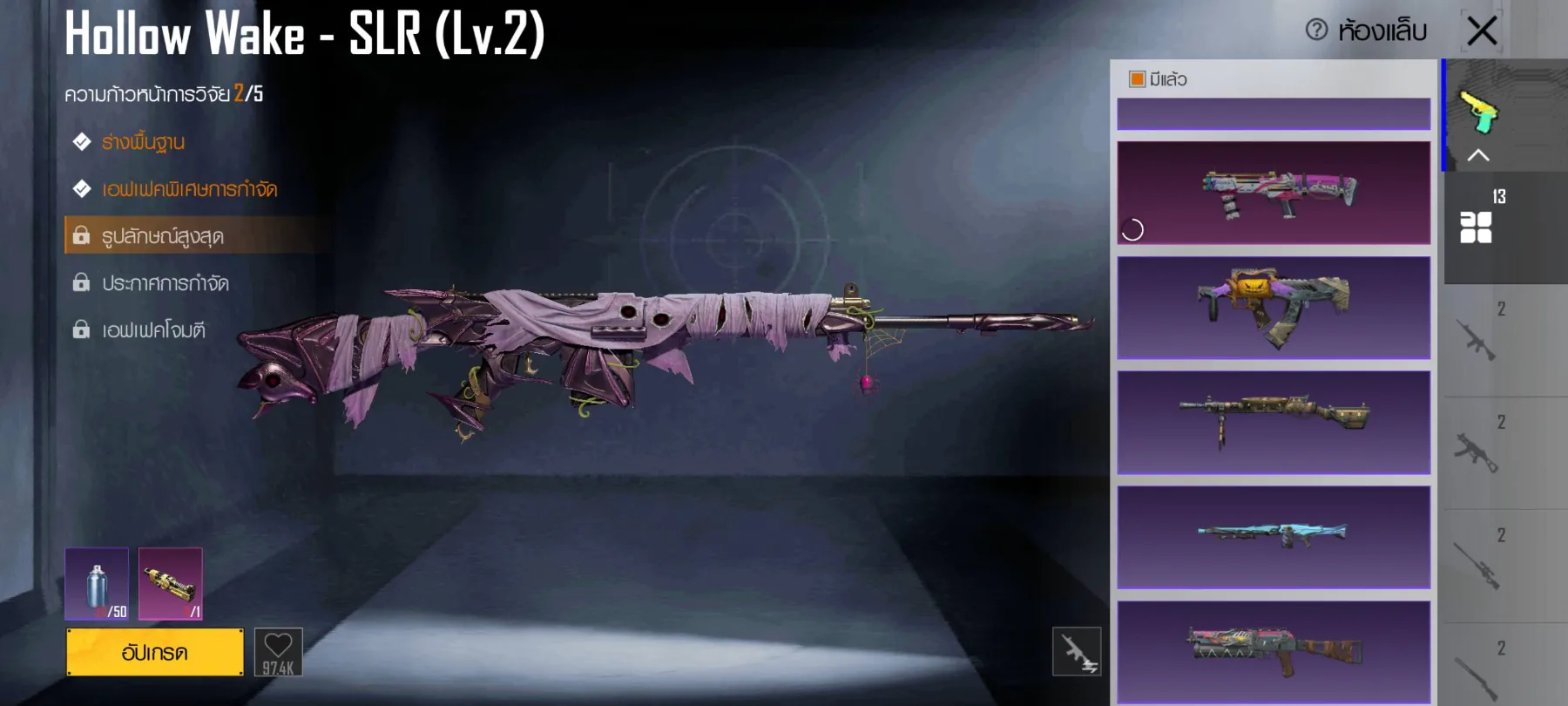The image size is (1568, 706).
Task: Switch to the yellow pistol tab
Action: (1479, 113)
